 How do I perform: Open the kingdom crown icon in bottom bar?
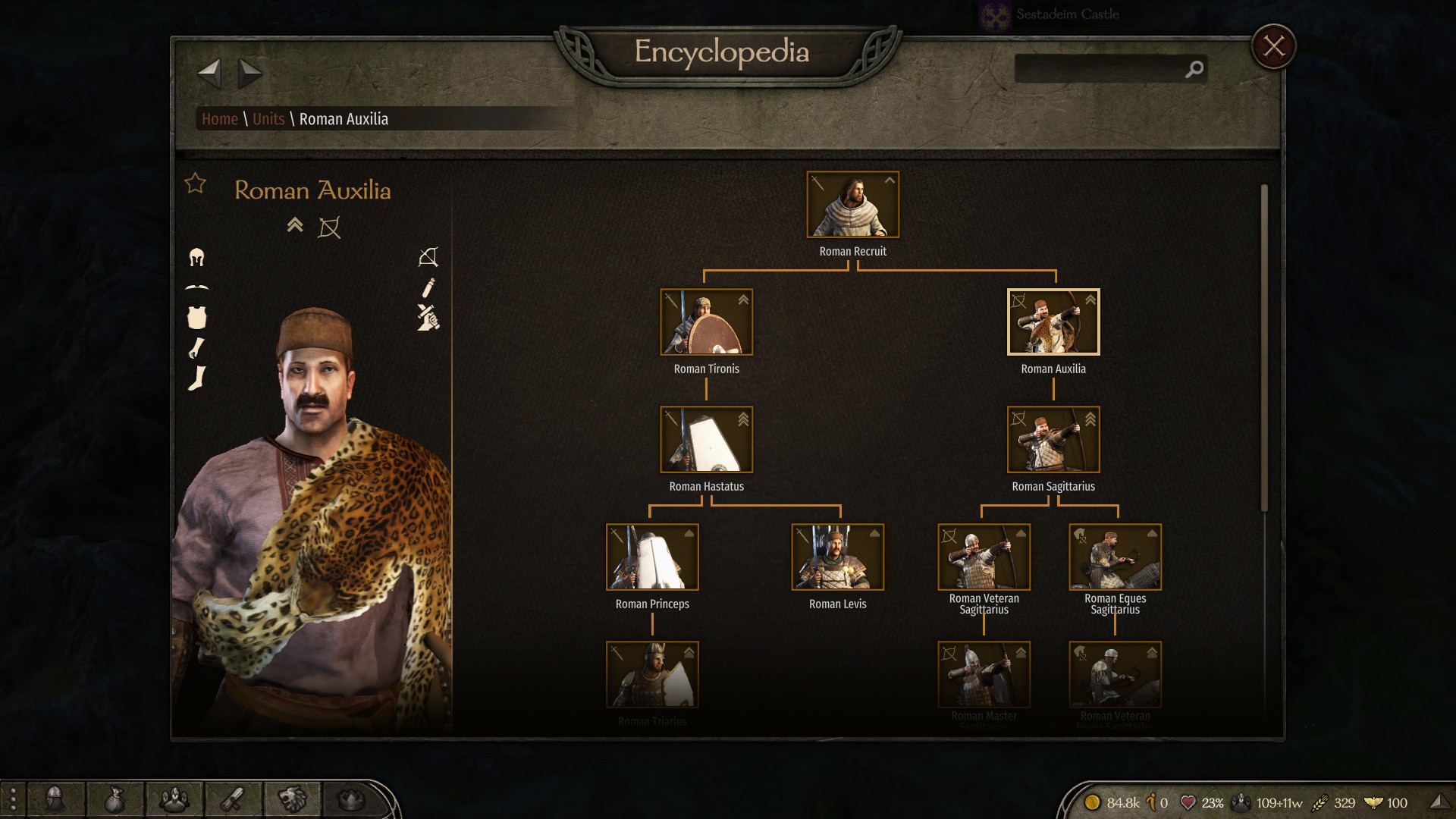pos(350,799)
